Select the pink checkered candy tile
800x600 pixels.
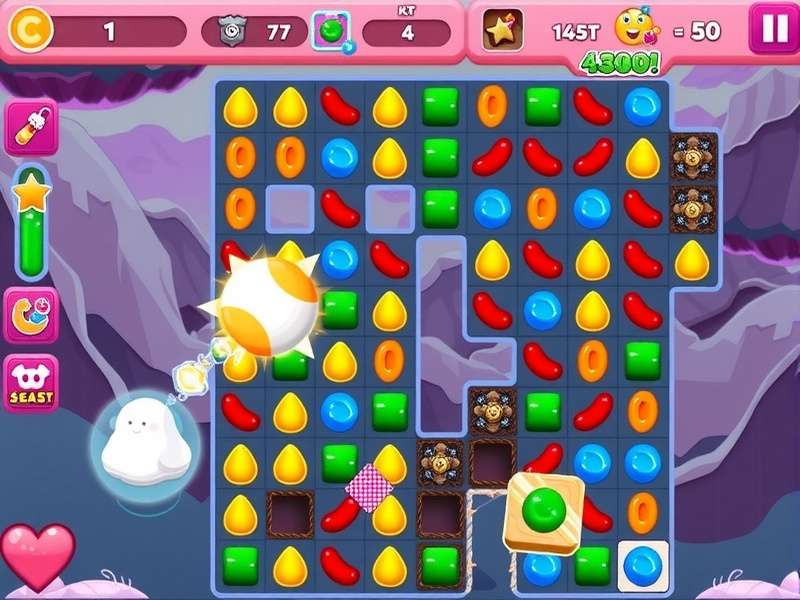[368, 487]
